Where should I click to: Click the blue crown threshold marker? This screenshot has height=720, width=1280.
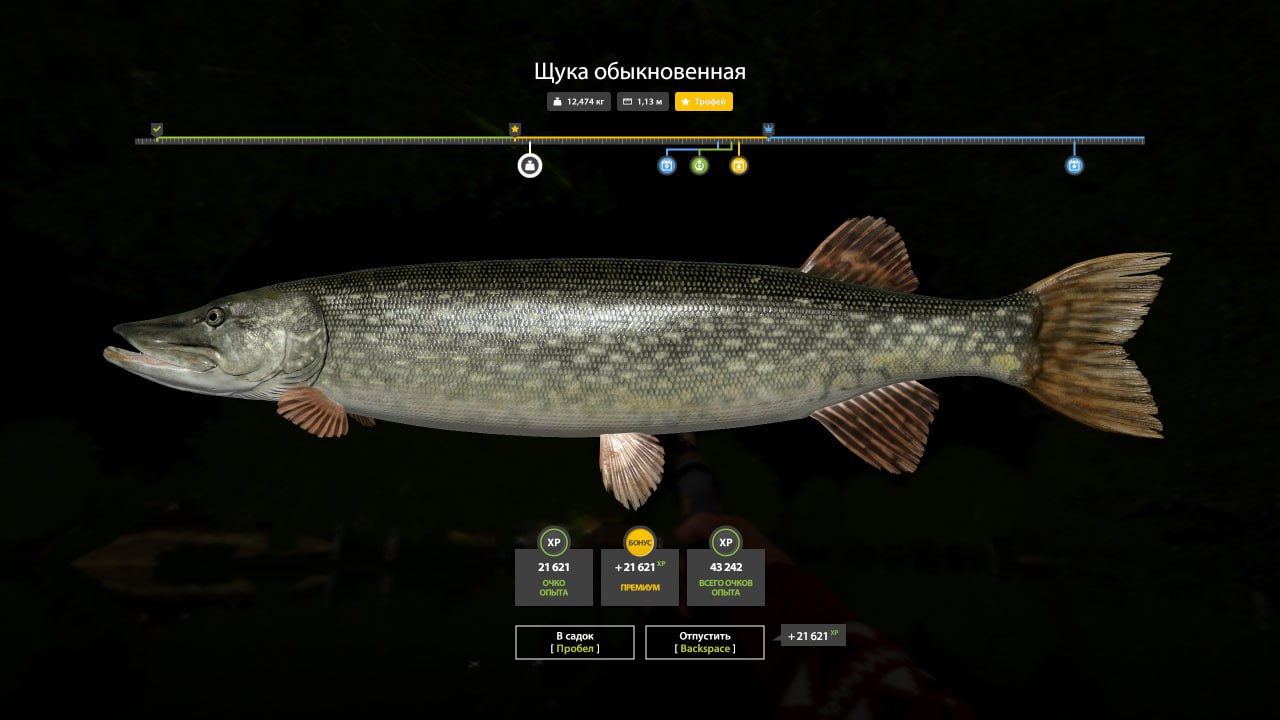(768, 129)
